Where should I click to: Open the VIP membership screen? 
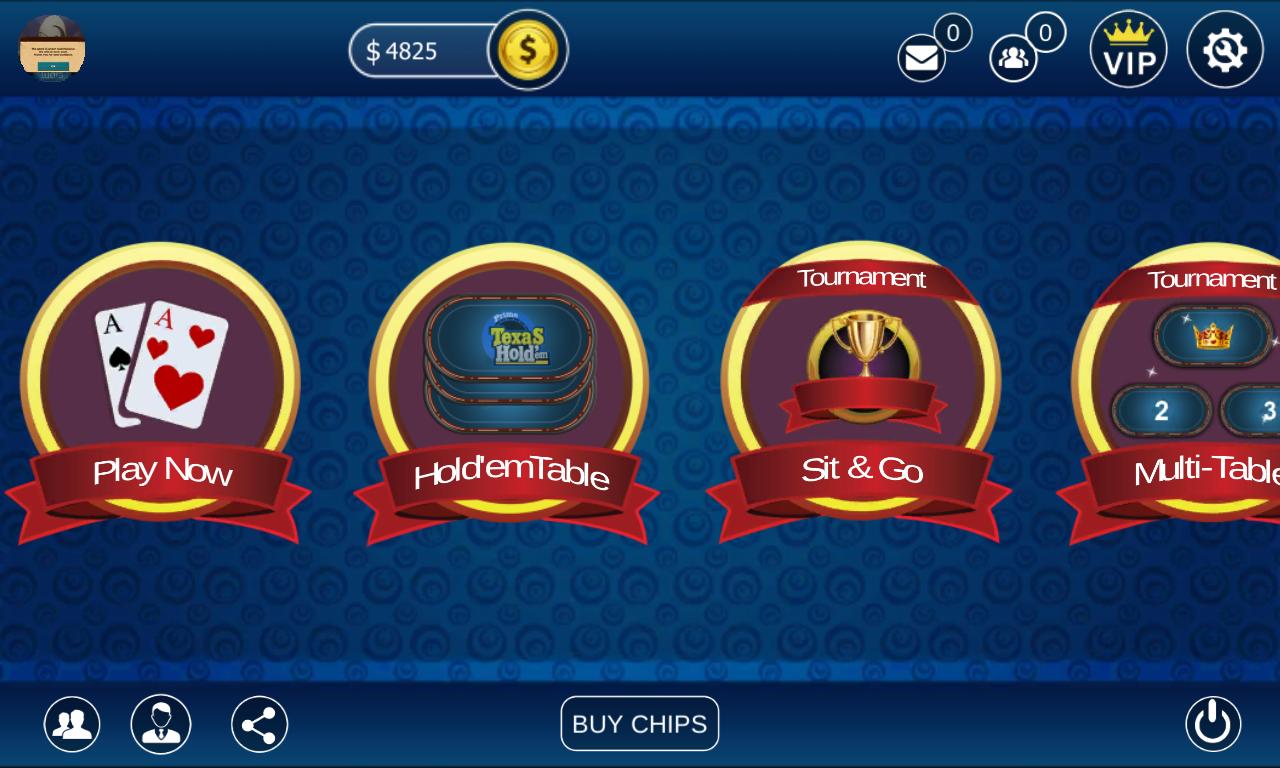[x=1128, y=48]
